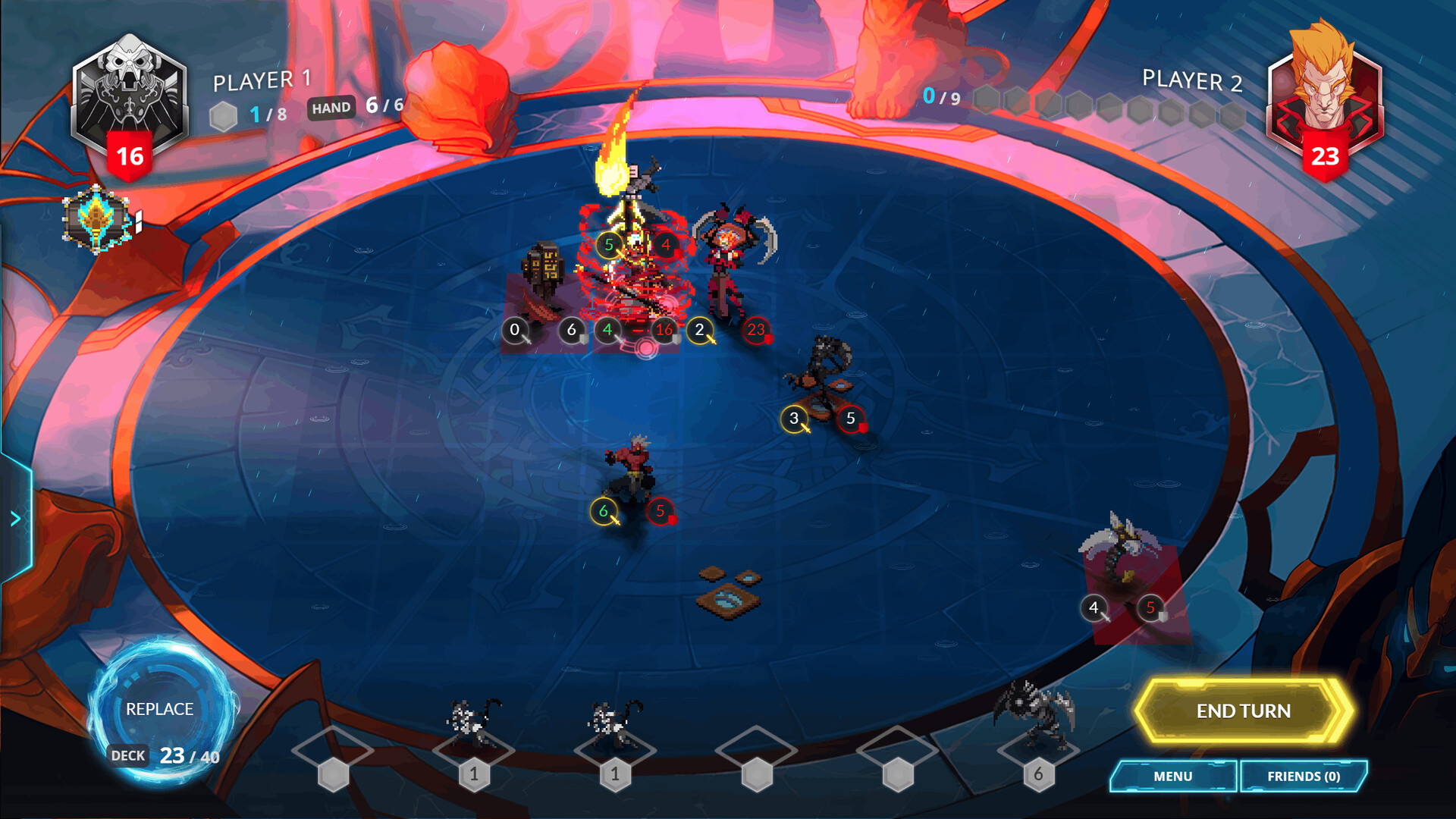Click the Replace card circle

click(x=159, y=709)
